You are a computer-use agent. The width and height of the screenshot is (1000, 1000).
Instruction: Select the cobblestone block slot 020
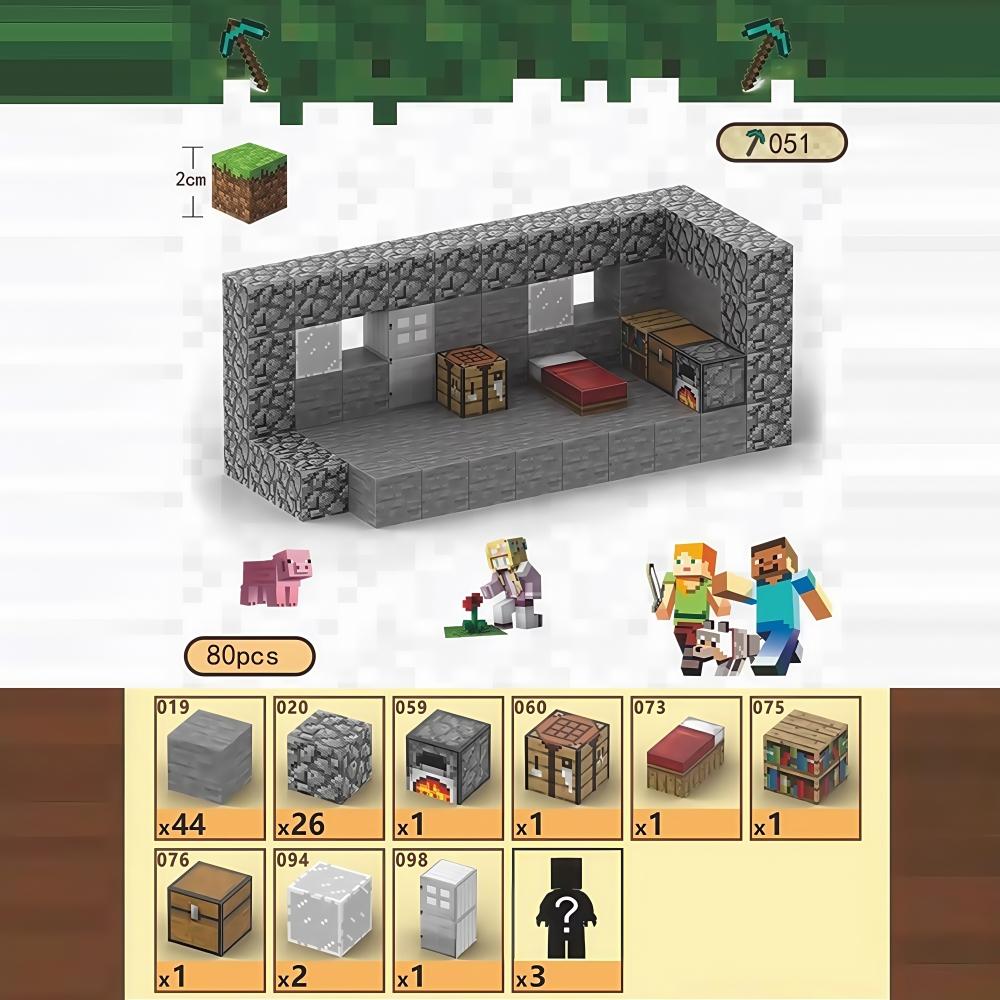pyautogui.click(x=329, y=767)
